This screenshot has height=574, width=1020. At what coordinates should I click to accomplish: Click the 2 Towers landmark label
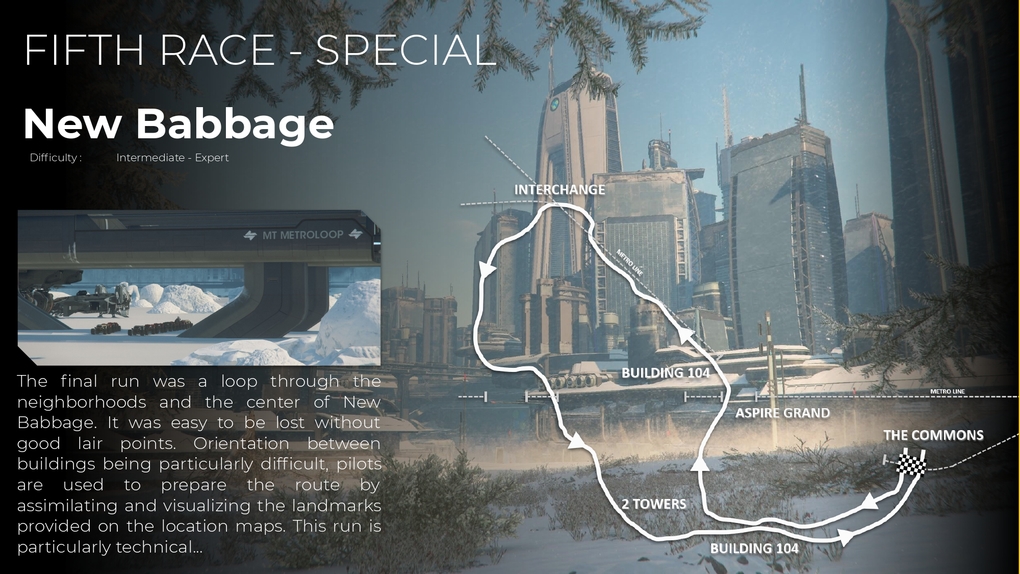point(652,503)
